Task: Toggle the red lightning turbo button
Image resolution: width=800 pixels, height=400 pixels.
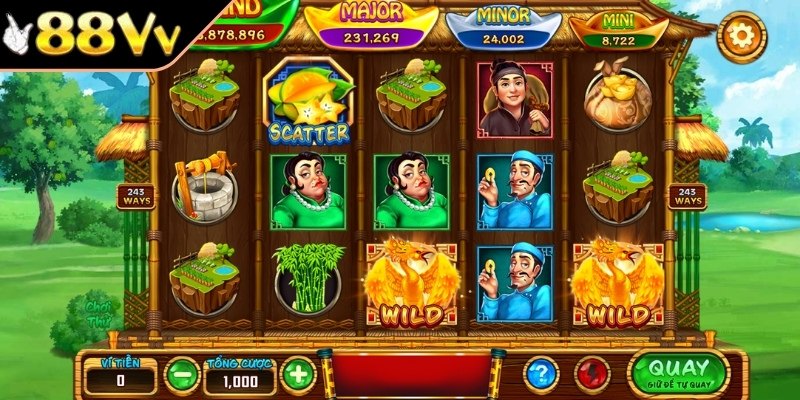Action: tap(593, 374)
